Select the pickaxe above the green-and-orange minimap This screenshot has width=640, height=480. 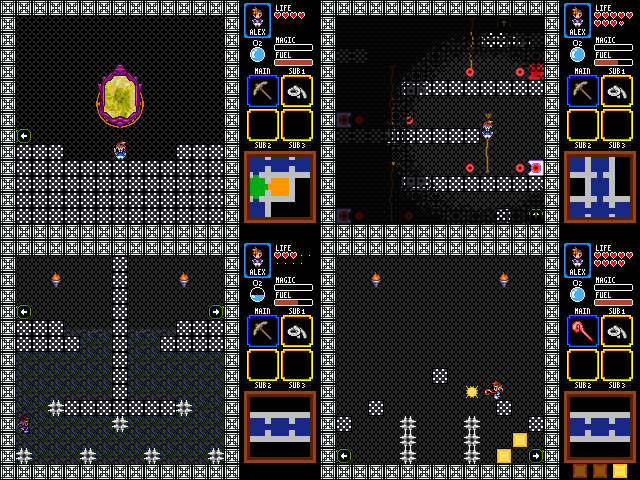coord(263,91)
